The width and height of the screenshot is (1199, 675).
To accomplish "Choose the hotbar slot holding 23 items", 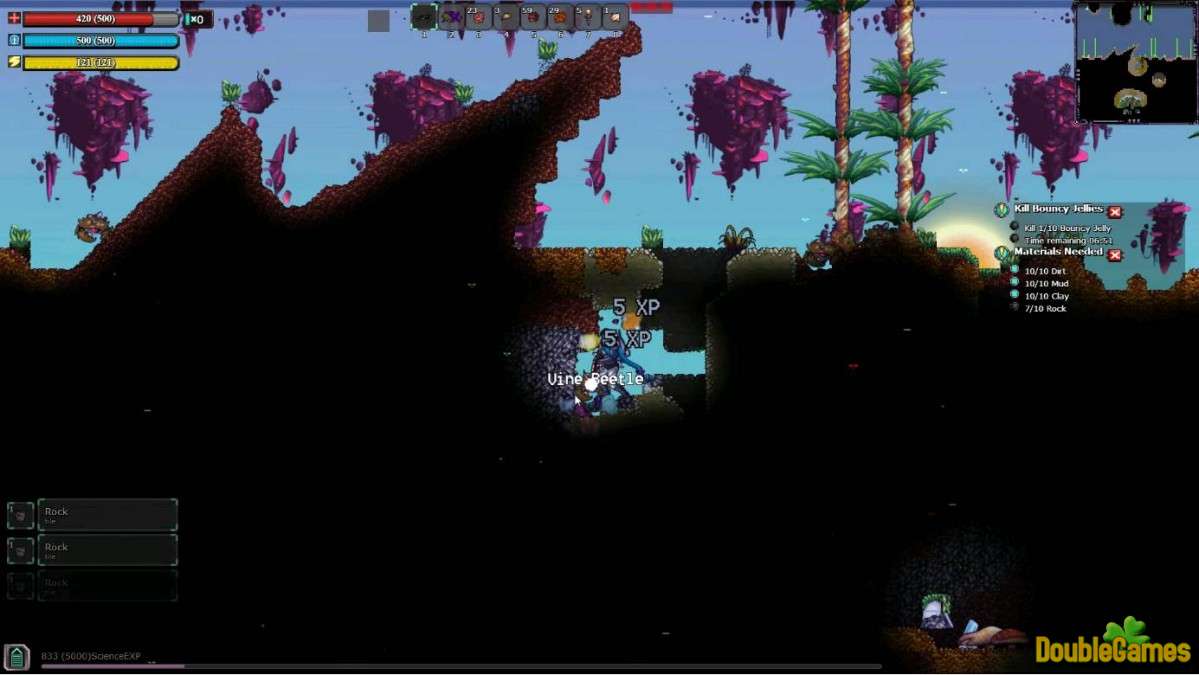I will (478, 17).
